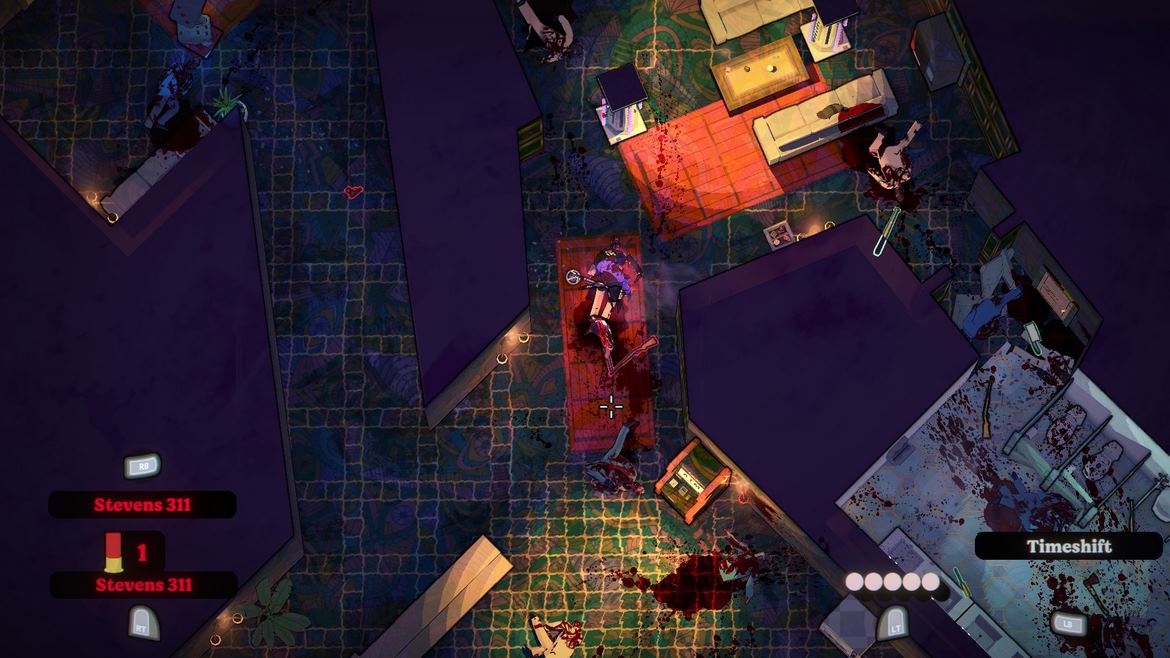Viewport: 1170px width, 658px height.
Task: Select the Stevens 311 slot under the RB glyph
Action: [142, 505]
